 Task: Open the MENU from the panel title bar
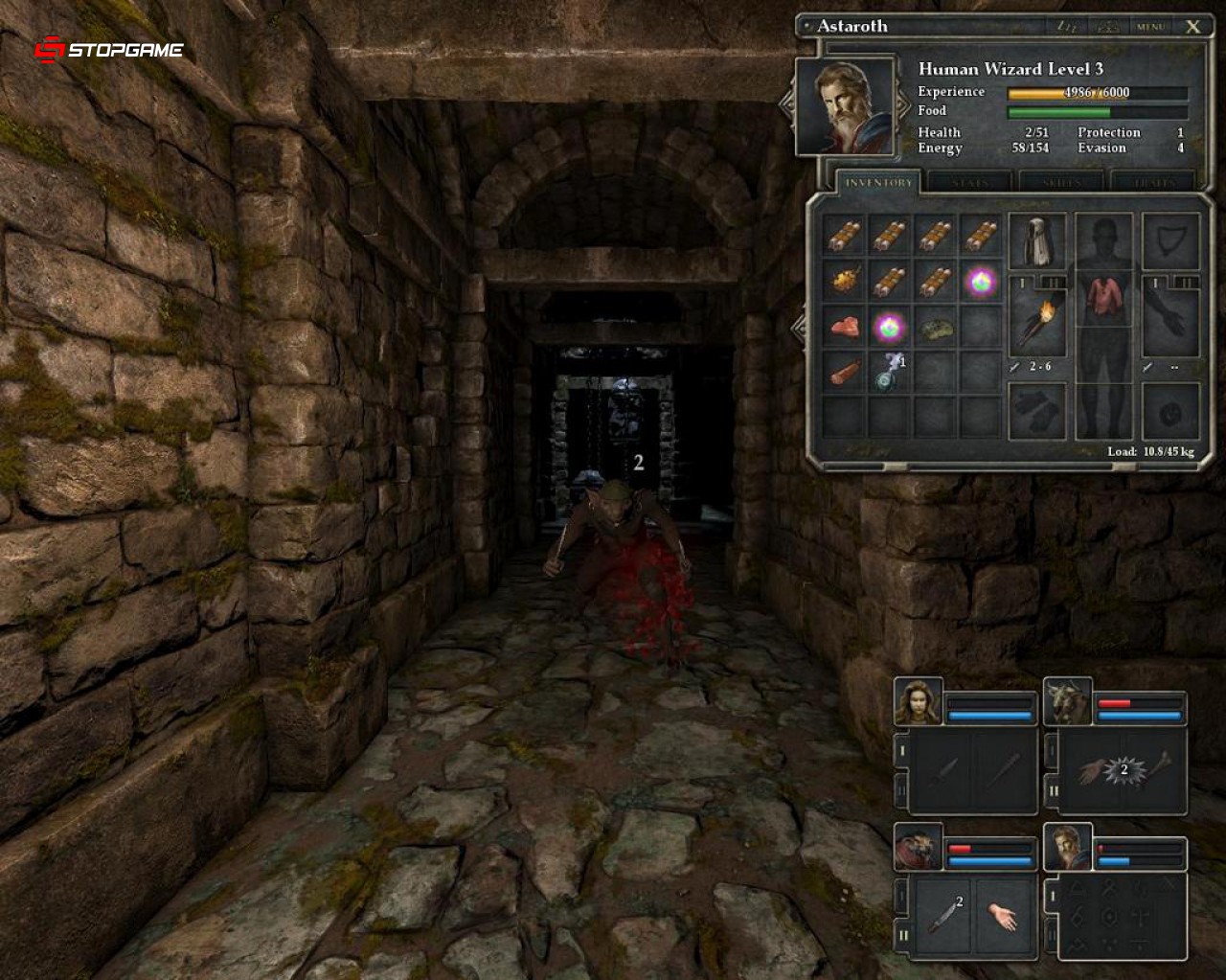tap(1150, 26)
